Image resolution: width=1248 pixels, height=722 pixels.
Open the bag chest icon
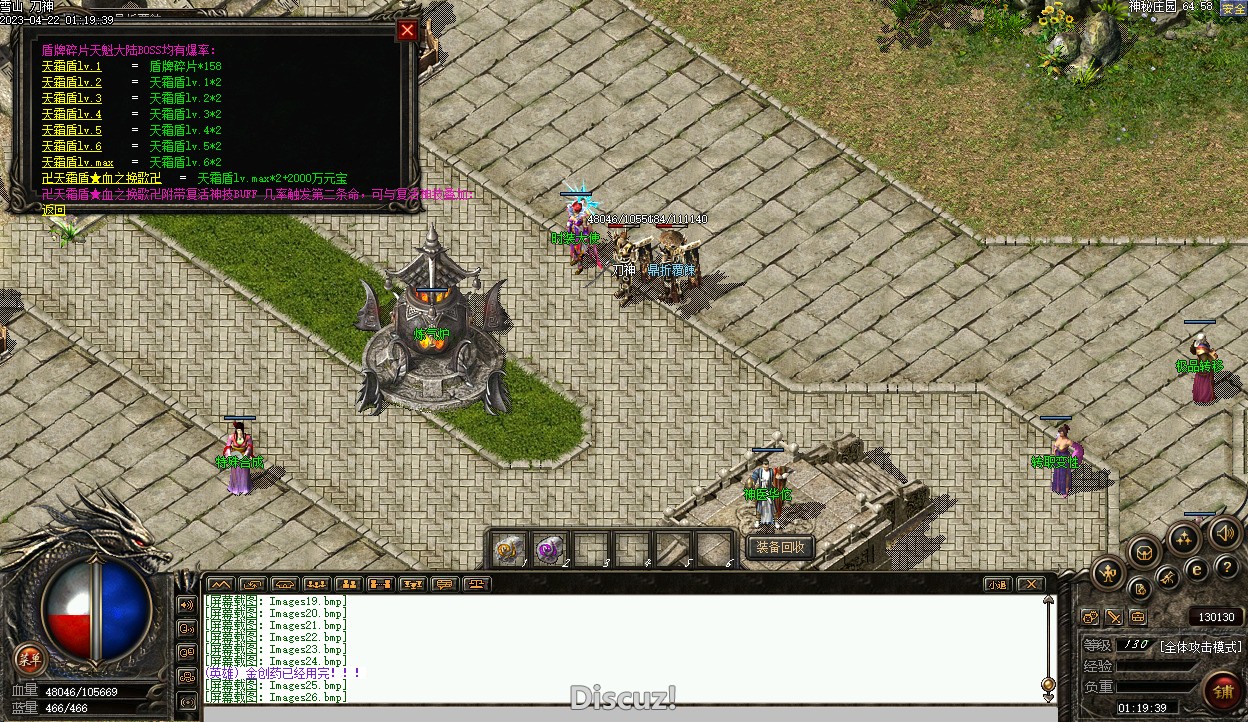[1144, 552]
